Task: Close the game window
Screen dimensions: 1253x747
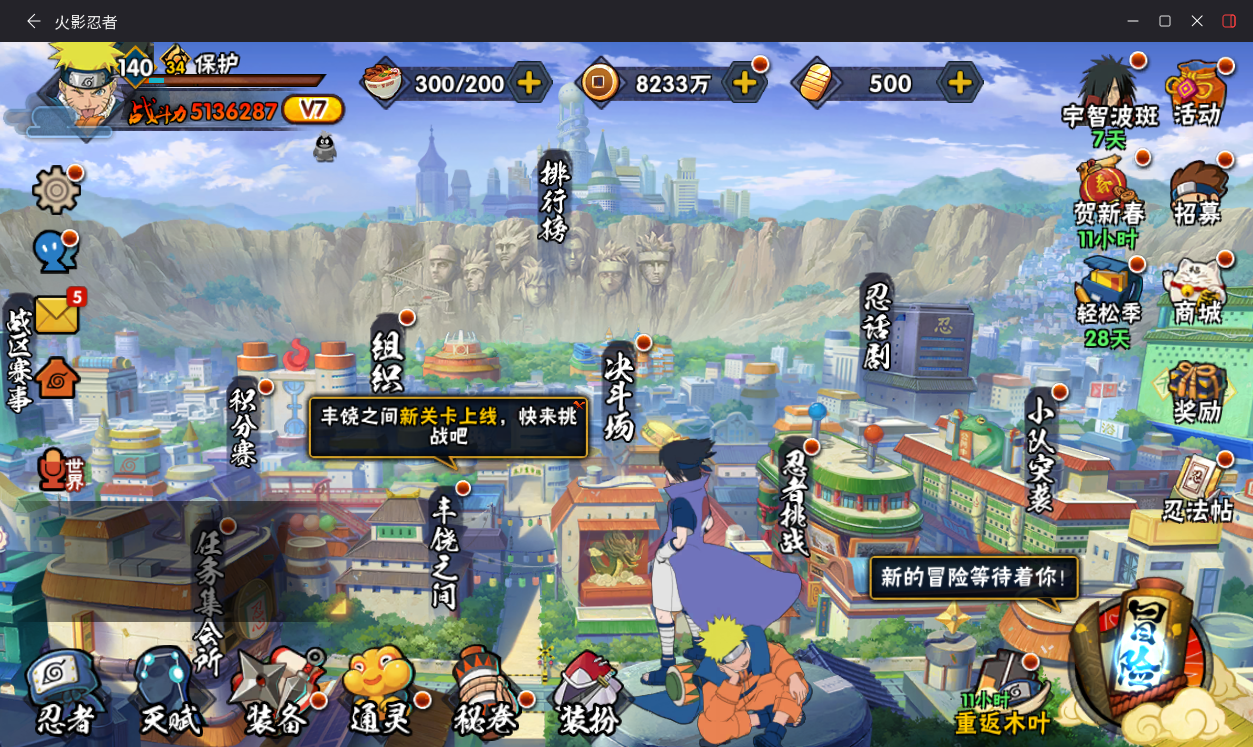Action: [x=1197, y=21]
